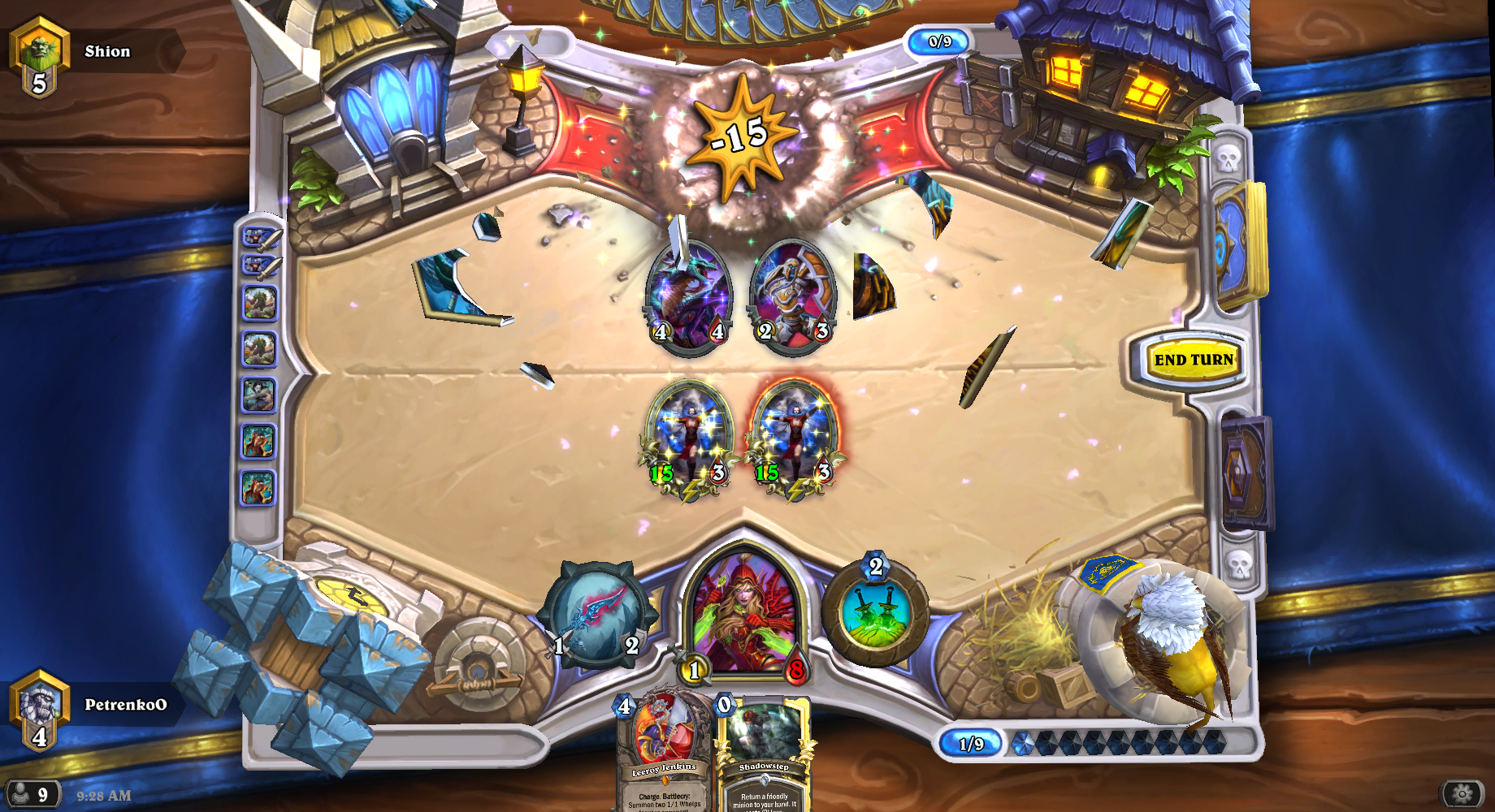Open the gear options menu
Viewport: 1495px width, 812px height.
1461,793
